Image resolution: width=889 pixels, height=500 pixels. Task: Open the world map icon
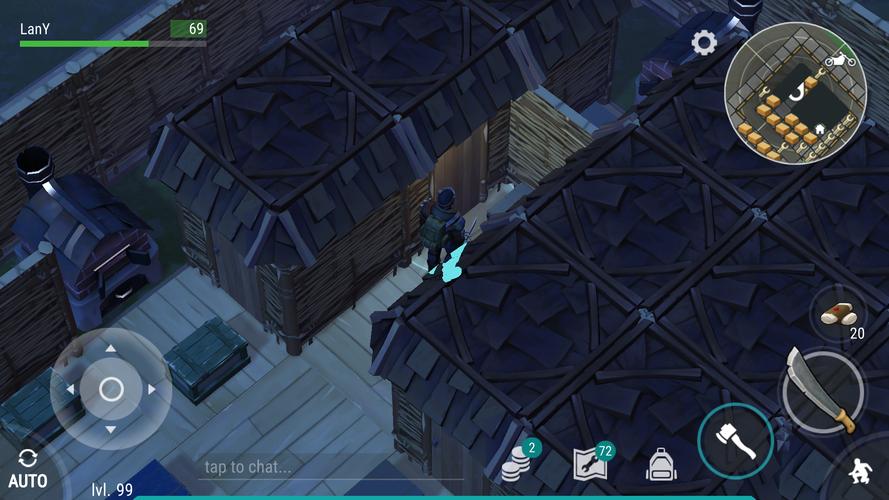(590, 464)
